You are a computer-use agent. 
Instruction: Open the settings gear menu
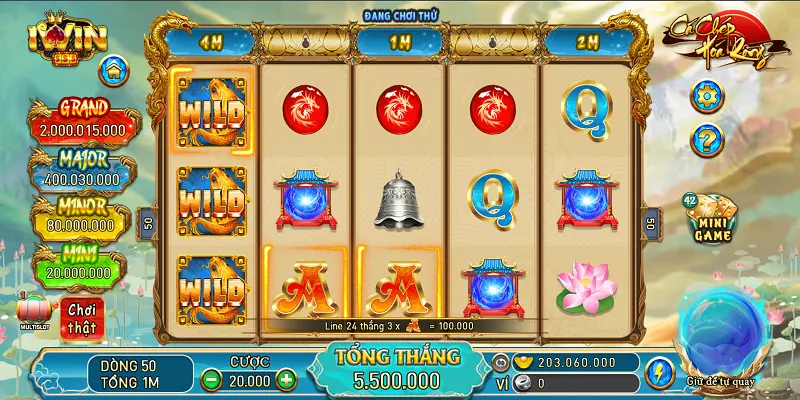pyautogui.click(x=707, y=97)
